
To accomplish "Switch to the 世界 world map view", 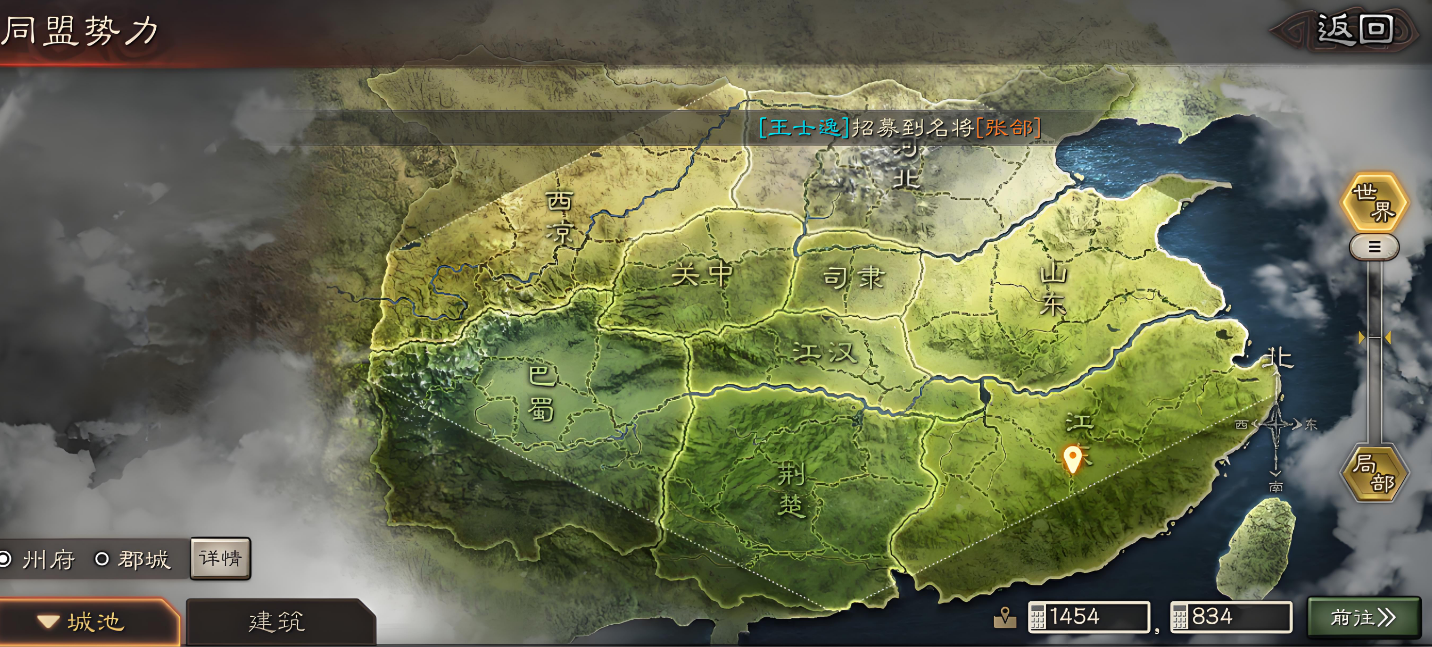I will click(x=1374, y=203).
